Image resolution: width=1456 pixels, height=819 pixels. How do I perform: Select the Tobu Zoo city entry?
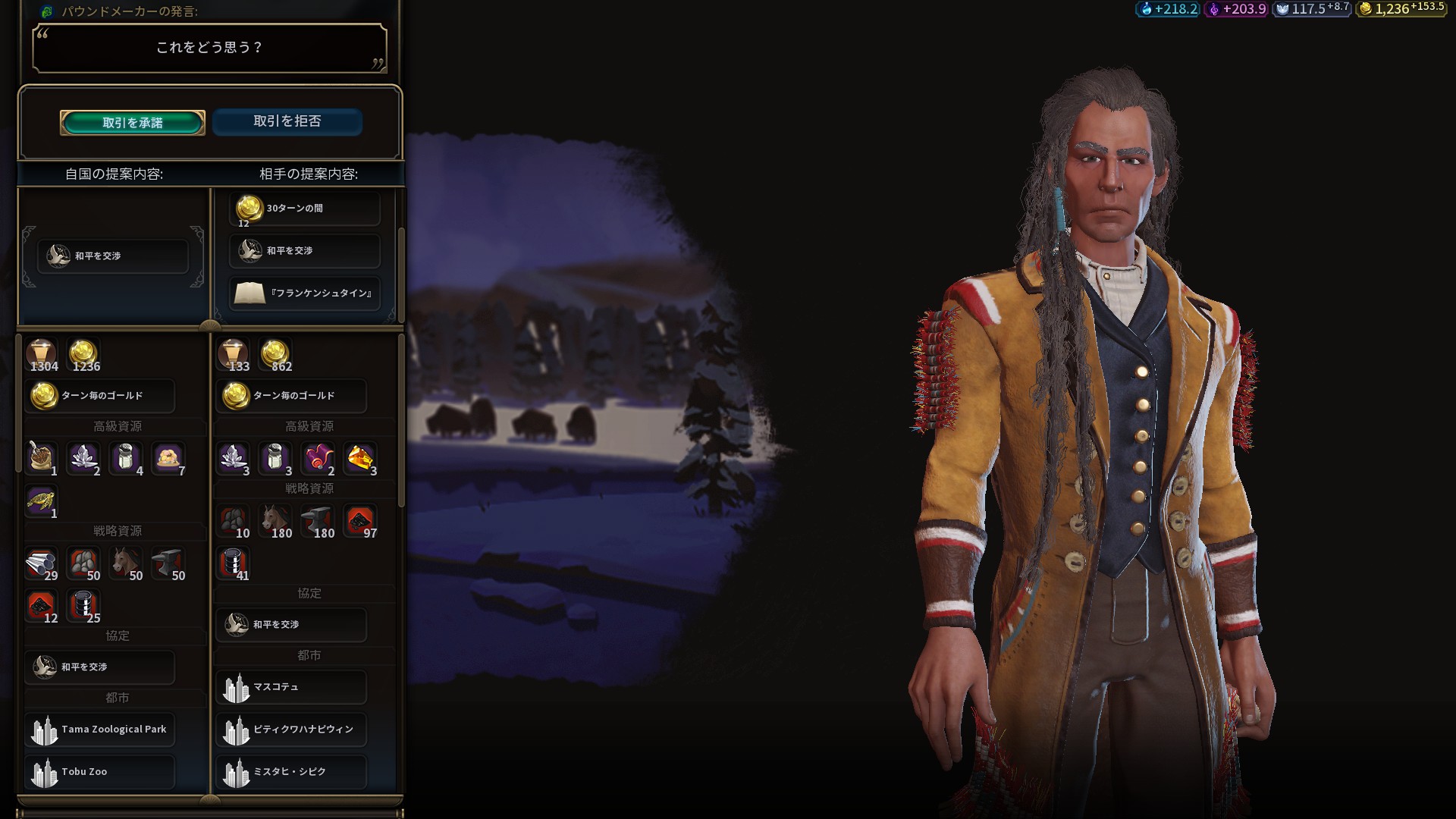point(100,772)
